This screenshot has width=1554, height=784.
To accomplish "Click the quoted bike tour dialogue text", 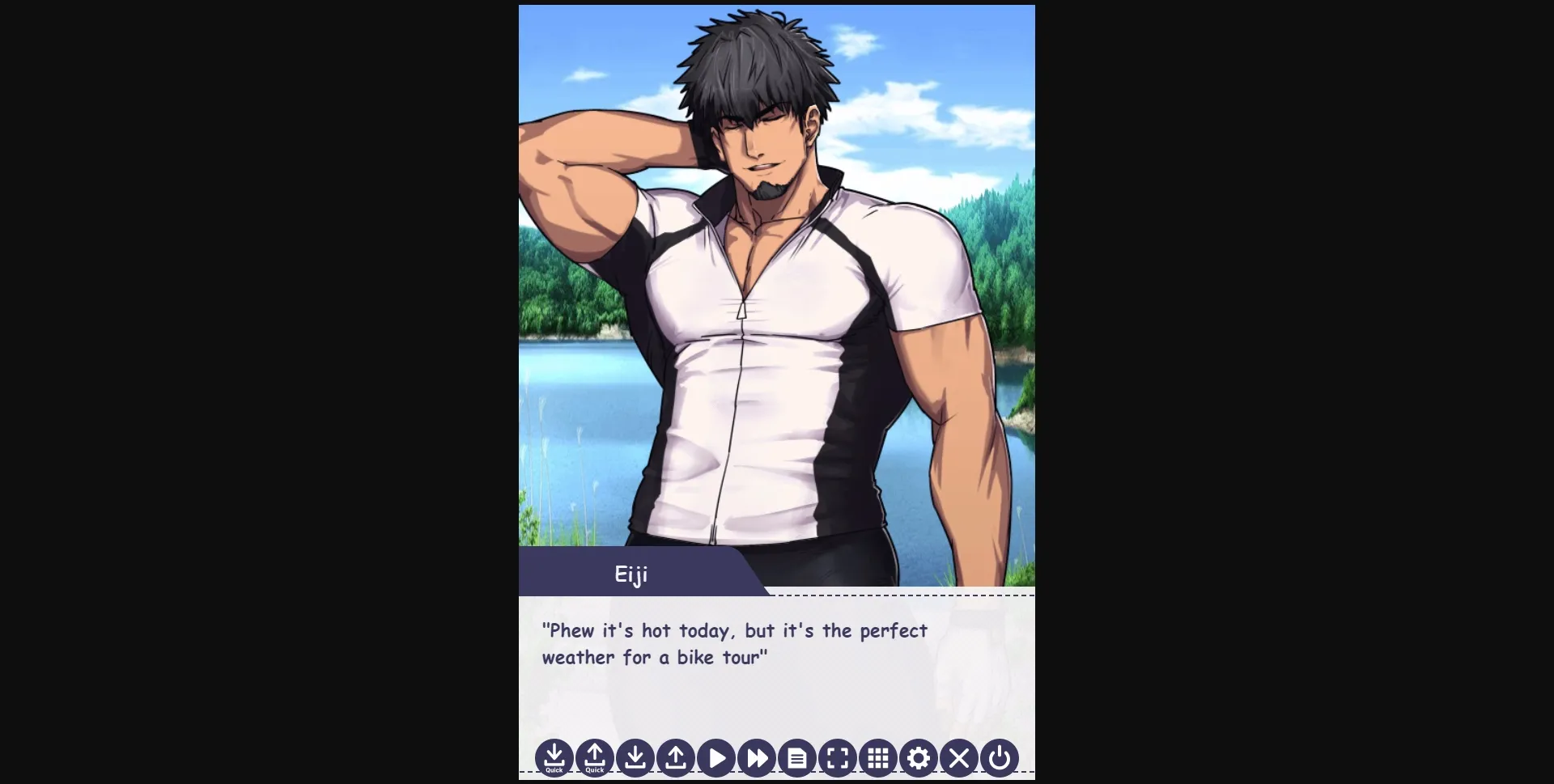I will coord(732,644).
